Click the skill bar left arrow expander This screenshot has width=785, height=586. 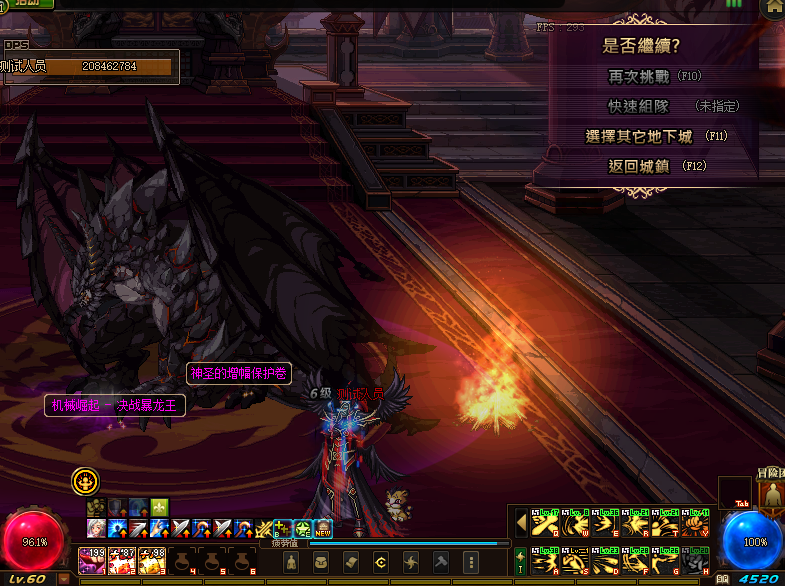point(520,523)
